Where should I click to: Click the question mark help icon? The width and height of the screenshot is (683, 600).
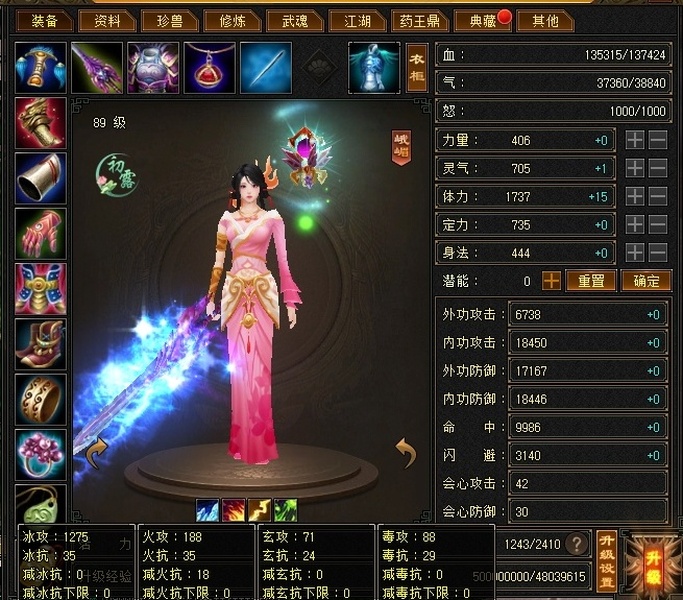(x=576, y=544)
